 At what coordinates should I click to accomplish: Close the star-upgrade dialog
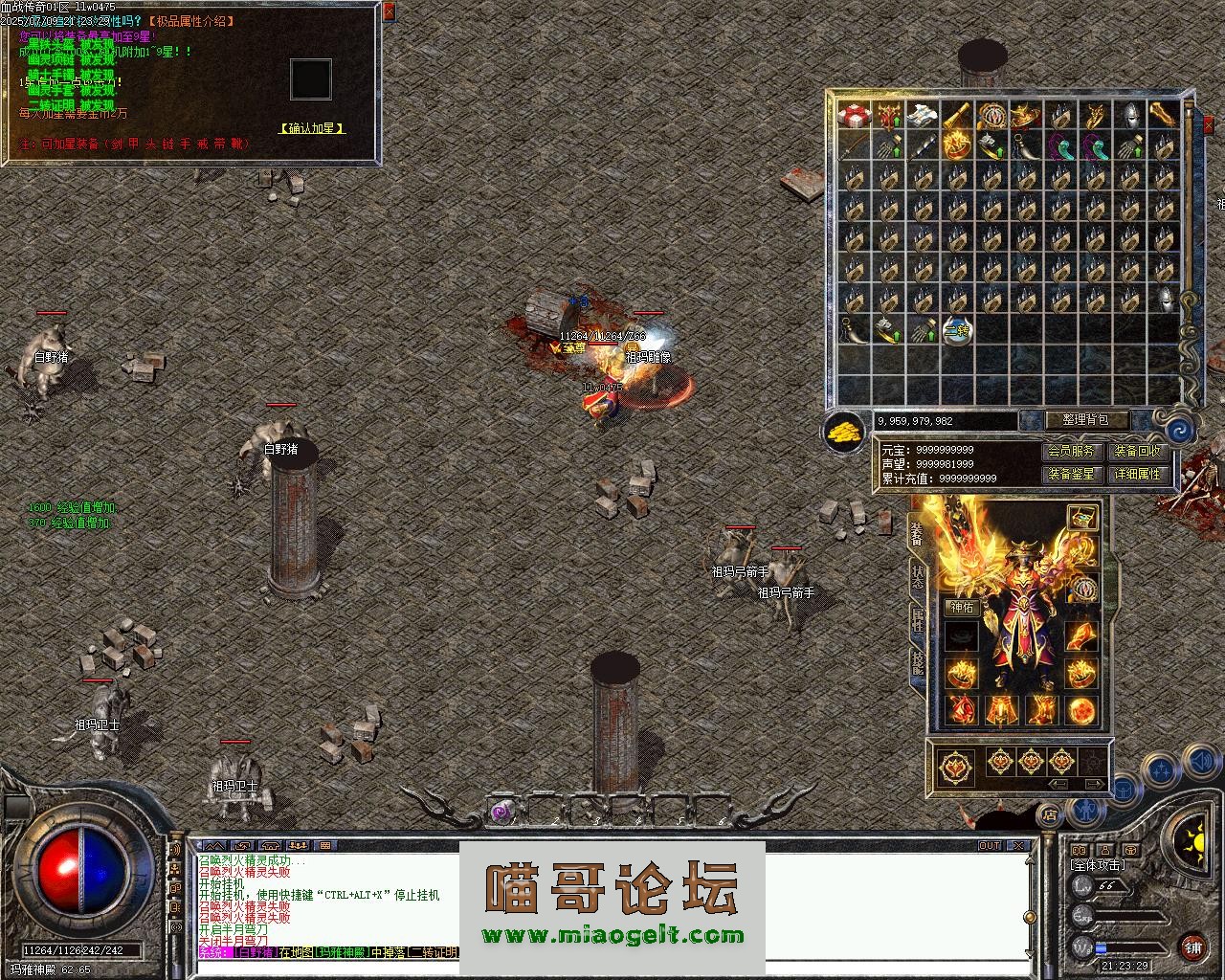pyautogui.click(x=389, y=12)
